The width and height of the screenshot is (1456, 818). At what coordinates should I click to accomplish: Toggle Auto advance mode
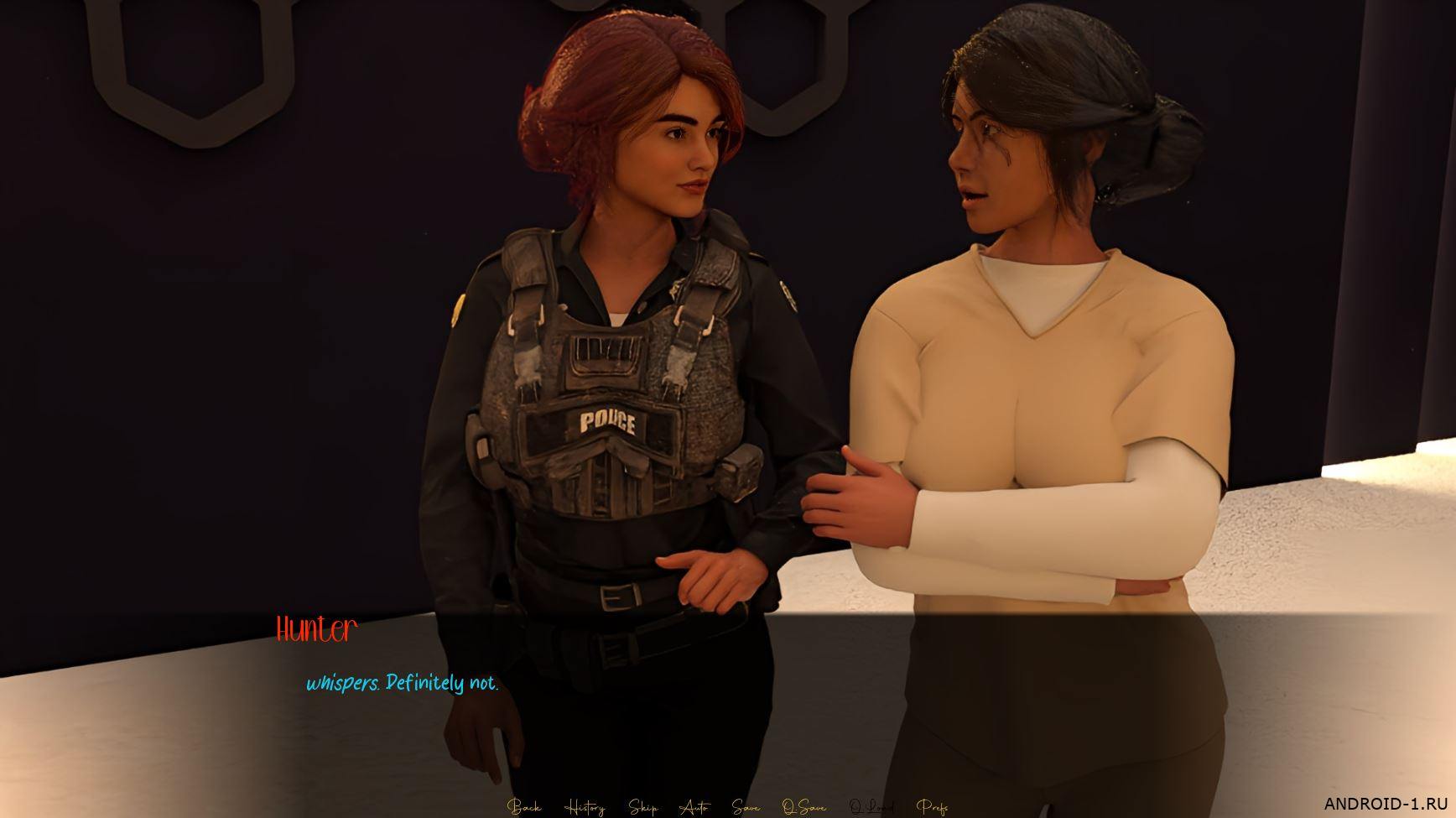click(x=694, y=807)
